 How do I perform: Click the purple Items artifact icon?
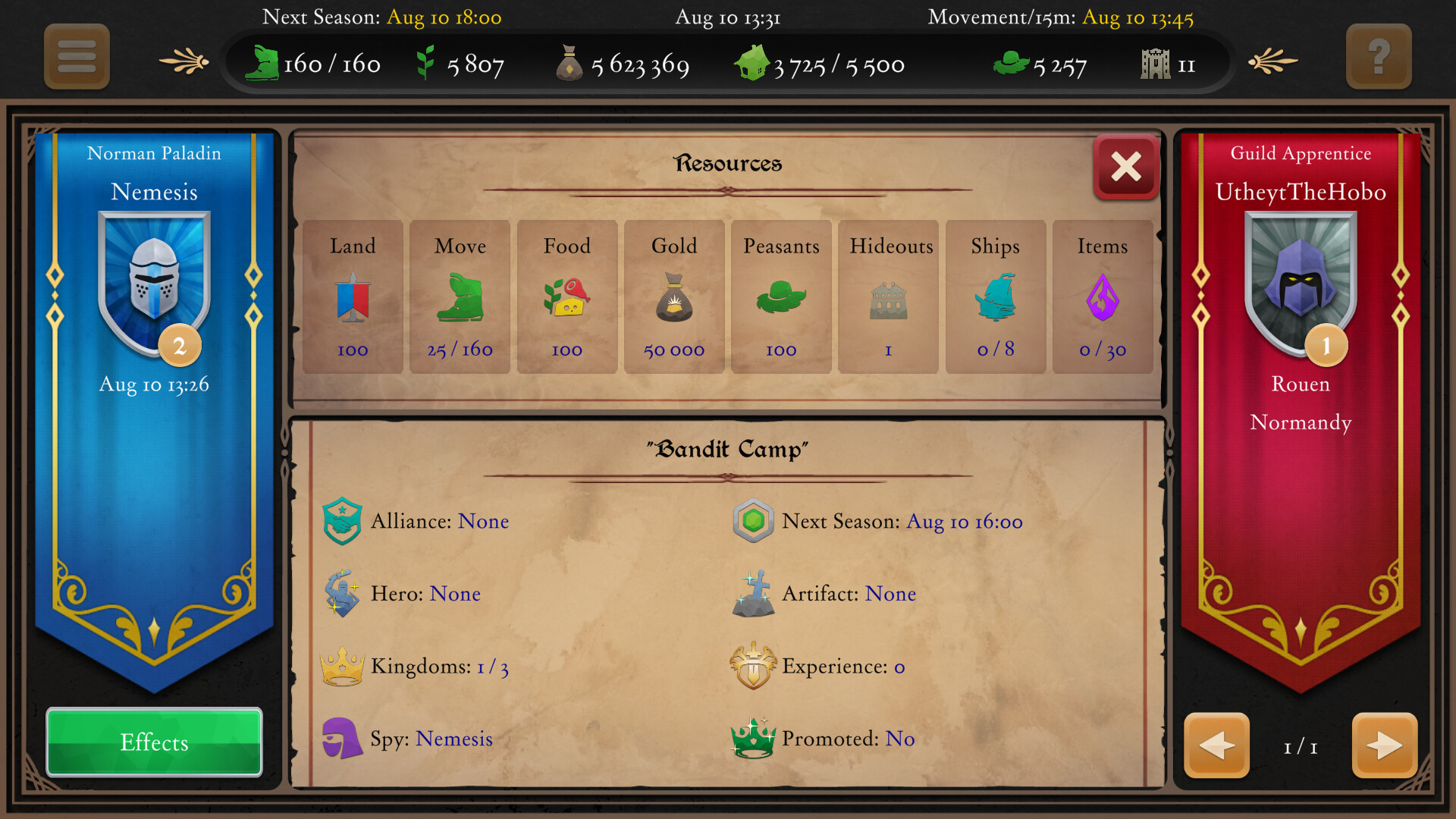coord(1103,300)
